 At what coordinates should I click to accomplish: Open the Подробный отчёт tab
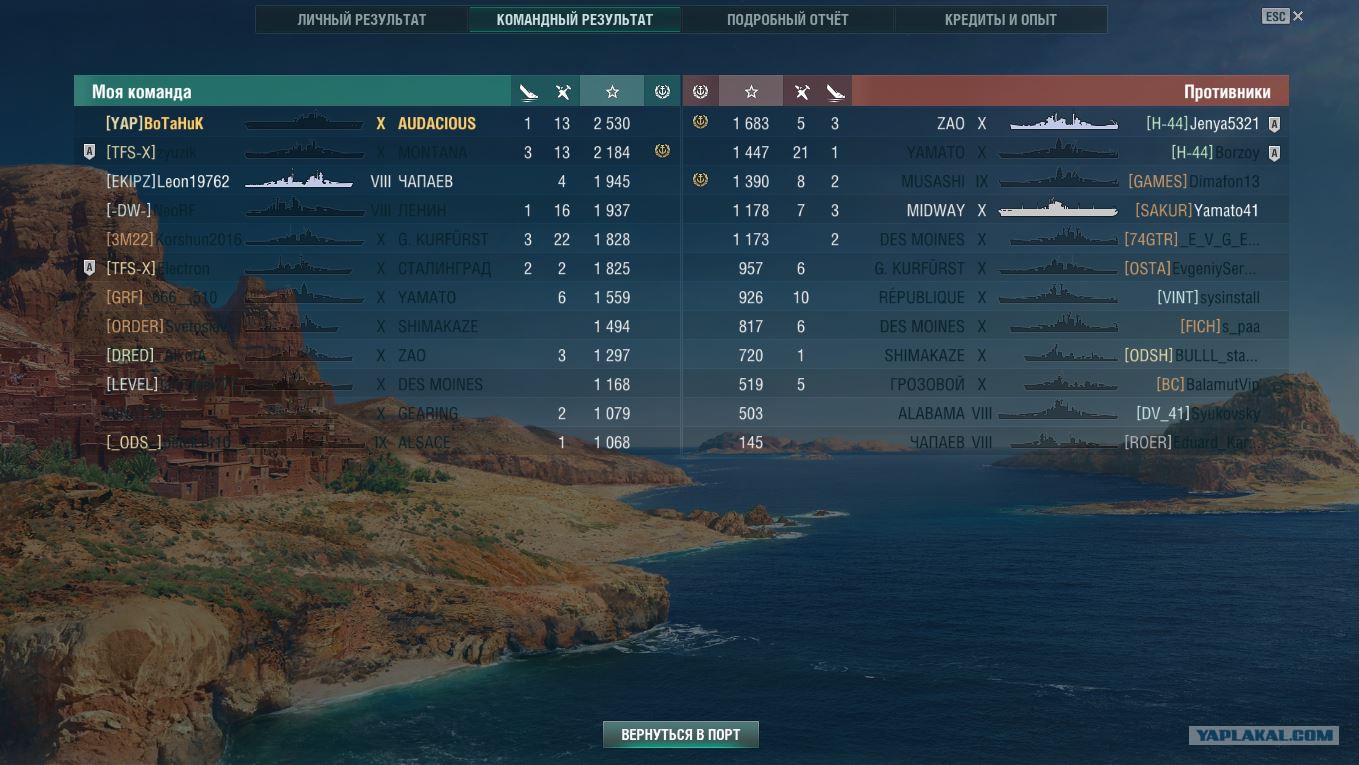click(787, 20)
